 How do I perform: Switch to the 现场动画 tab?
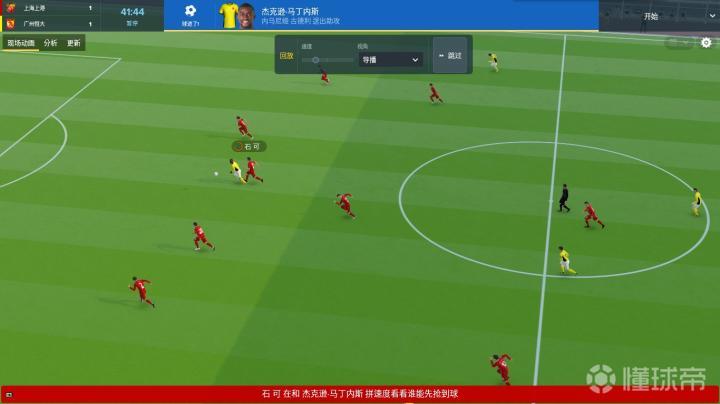[x=20, y=43]
